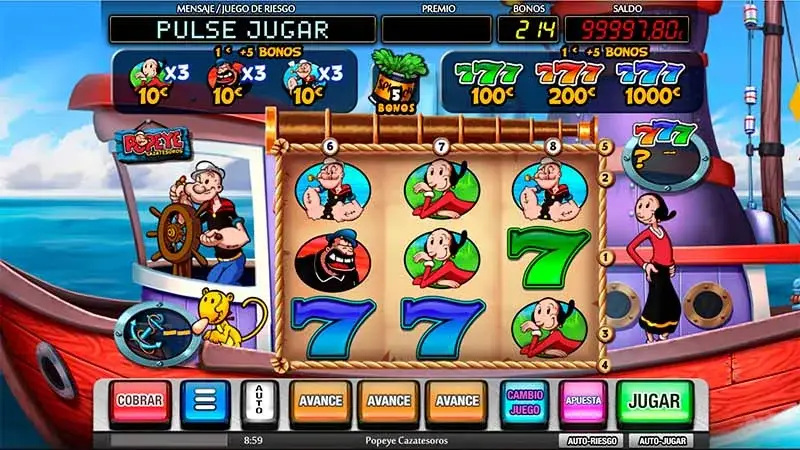Select the CAMBIO JUEGO button
The image size is (800, 450).
point(525,401)
